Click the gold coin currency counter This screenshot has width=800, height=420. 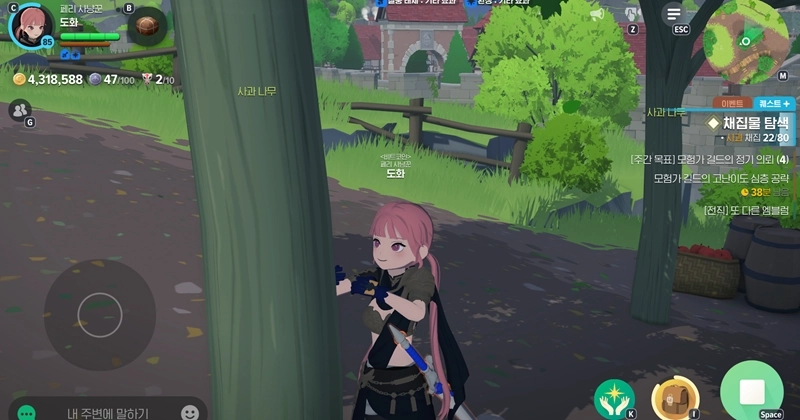coord(48,79)
